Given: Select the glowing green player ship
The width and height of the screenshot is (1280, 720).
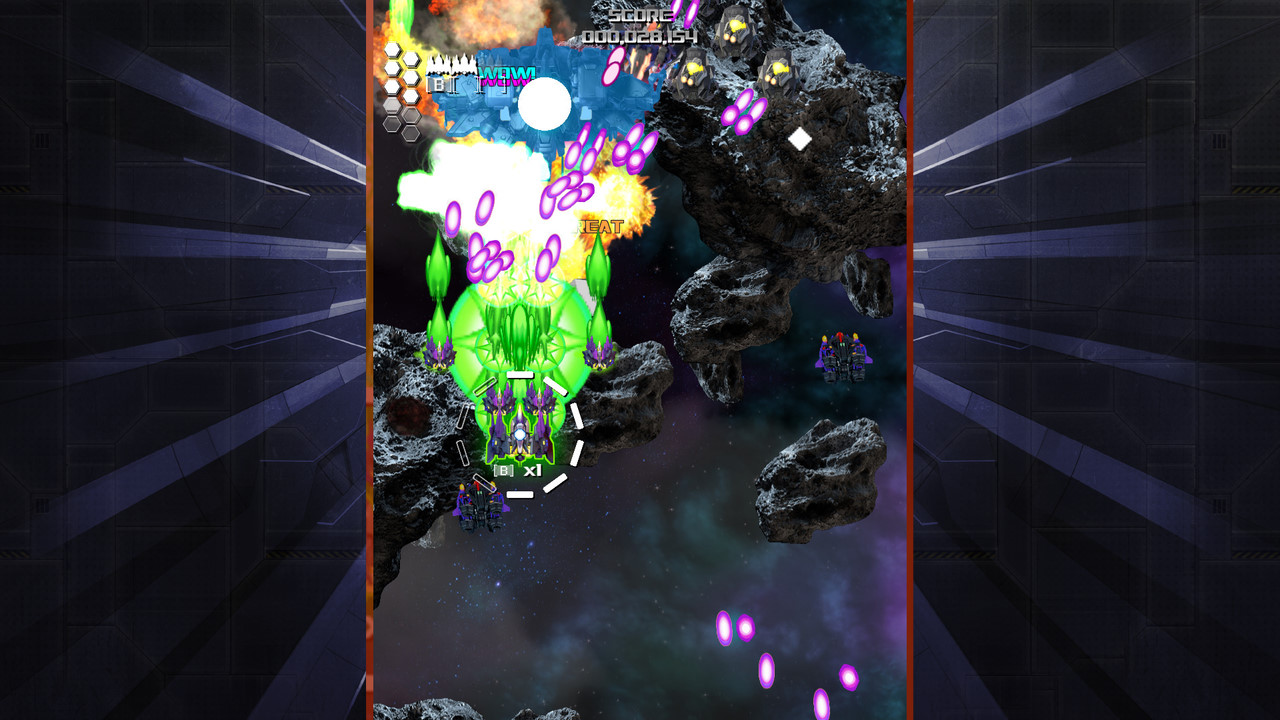Looking at the screenshot, I should coord(520,434).
